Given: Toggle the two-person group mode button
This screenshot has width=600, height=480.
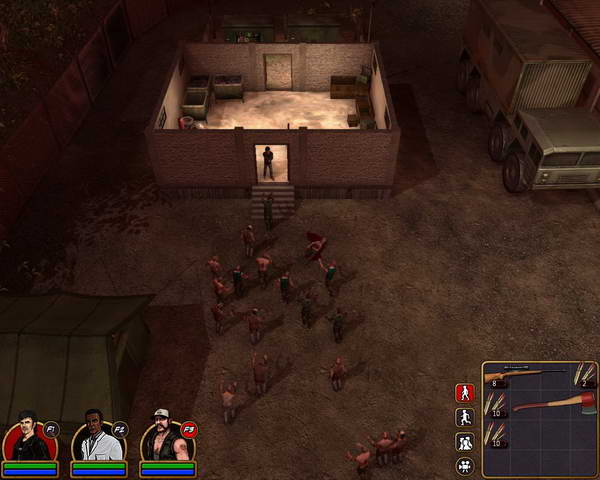Looking at the screenshot, I should click(x=464, y=442).
